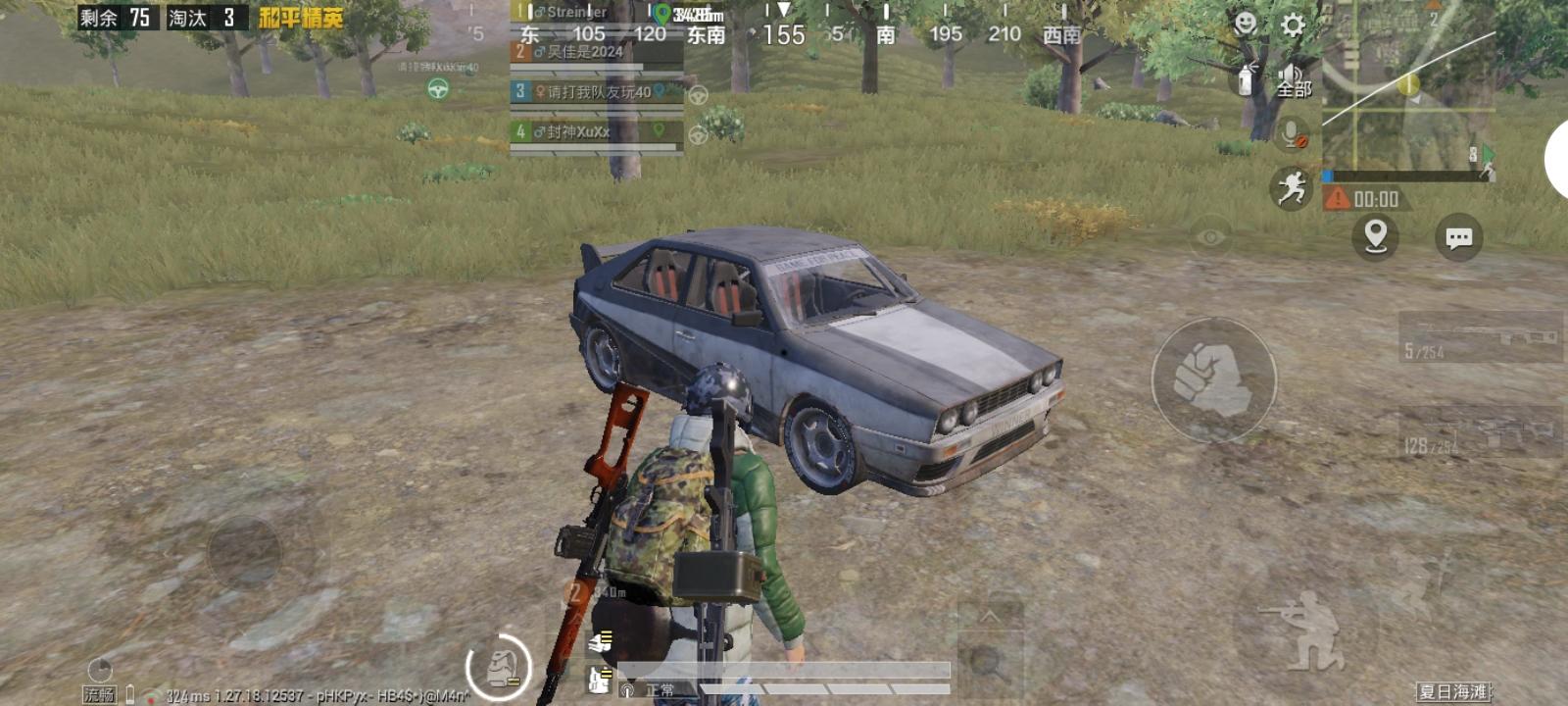This screenshot has height=706, width=1568.
Task: Tap steering wheel icon beside teammate 请打我队友玩40
Action: 697,95
